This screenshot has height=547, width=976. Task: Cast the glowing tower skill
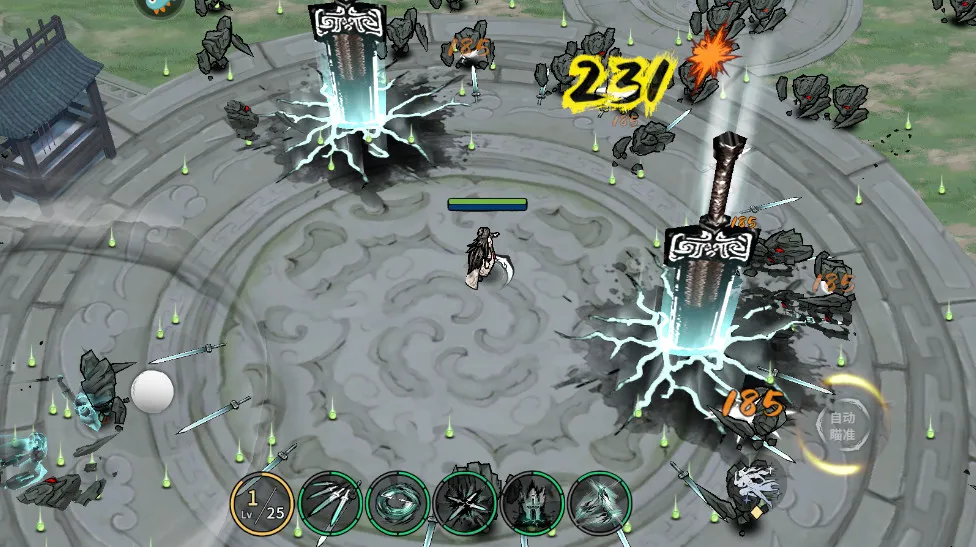533,502
